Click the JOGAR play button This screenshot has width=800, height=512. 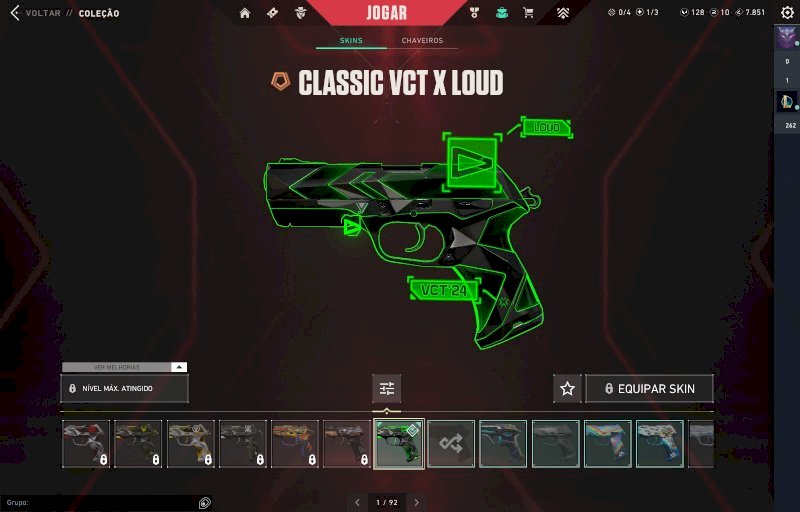click(x=387, y=13)
